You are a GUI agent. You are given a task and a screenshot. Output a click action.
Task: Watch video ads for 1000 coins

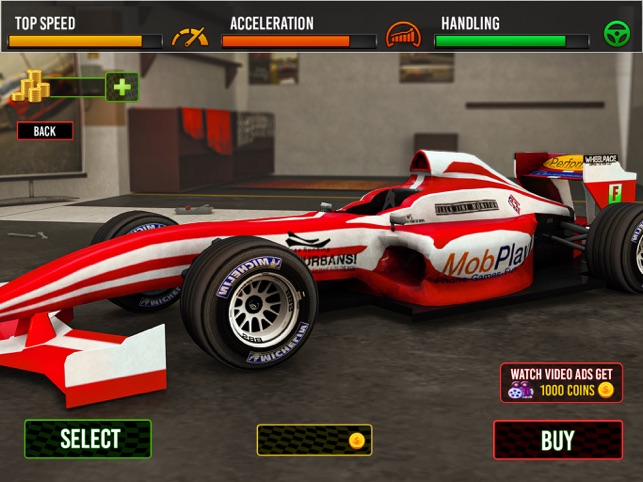point(561,382)
